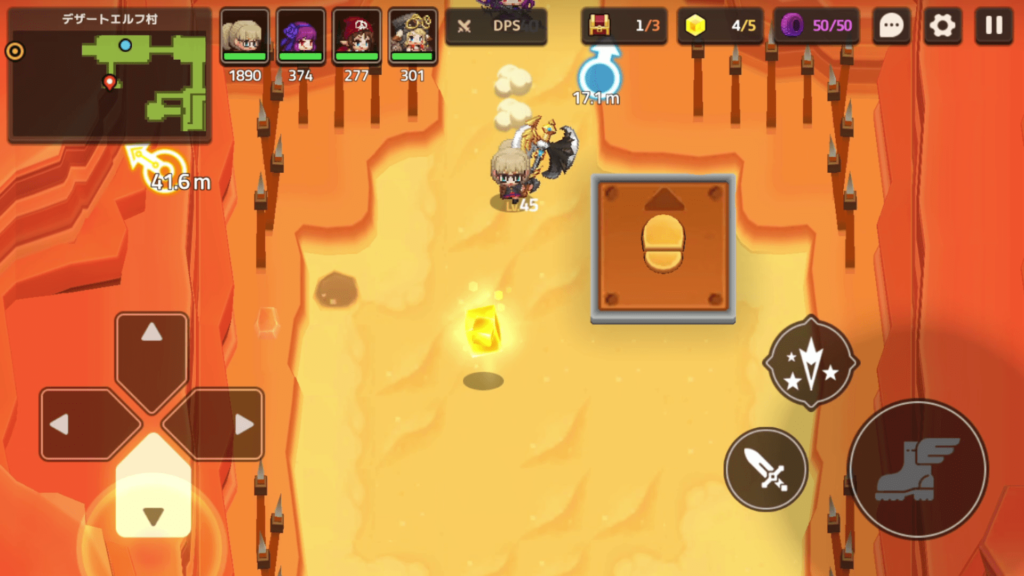Open the chat speech bubble
The image size is (1024, 576).
pos(890,26)
